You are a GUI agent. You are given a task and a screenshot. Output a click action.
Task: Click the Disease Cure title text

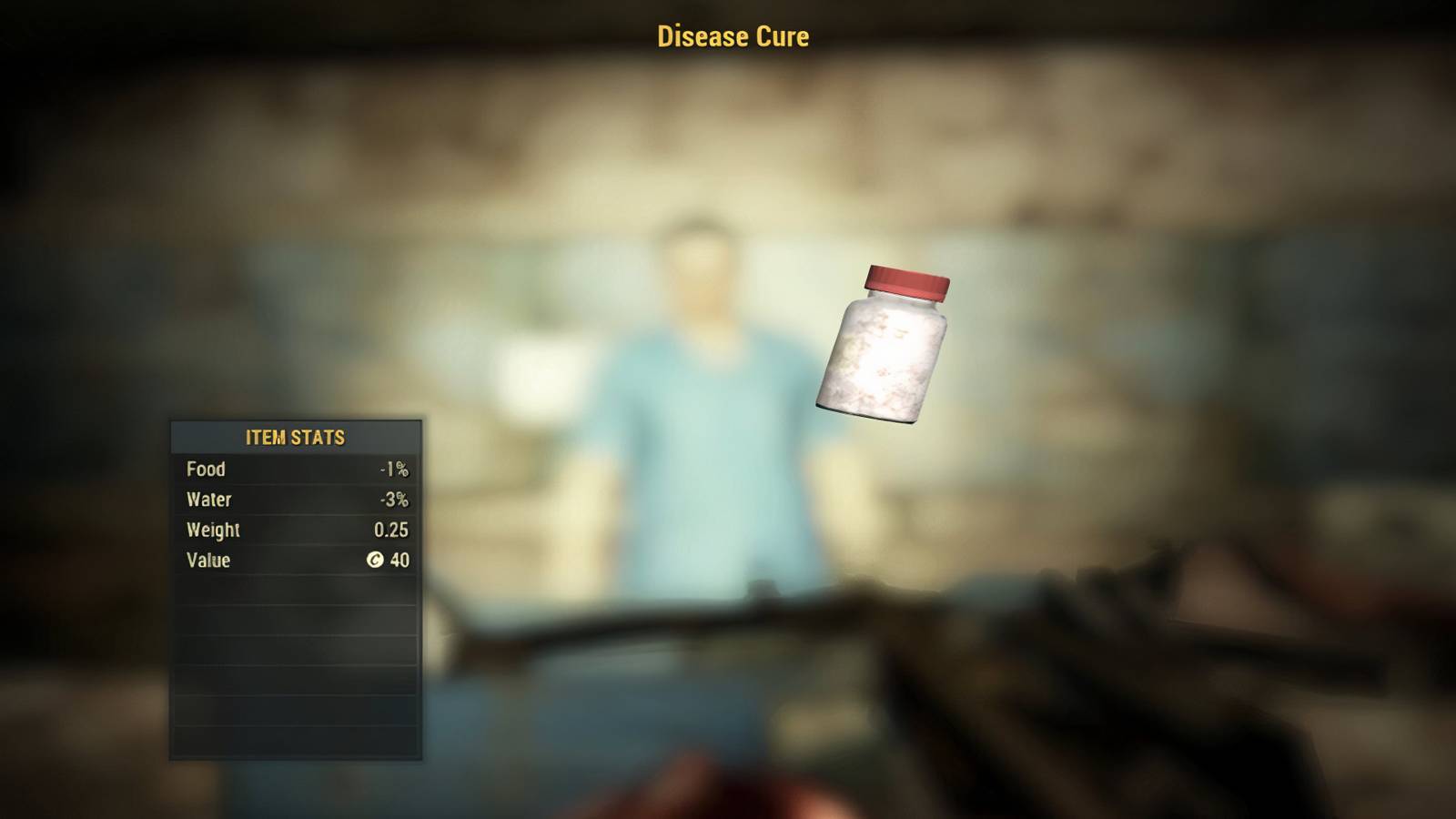coord(731,36)
